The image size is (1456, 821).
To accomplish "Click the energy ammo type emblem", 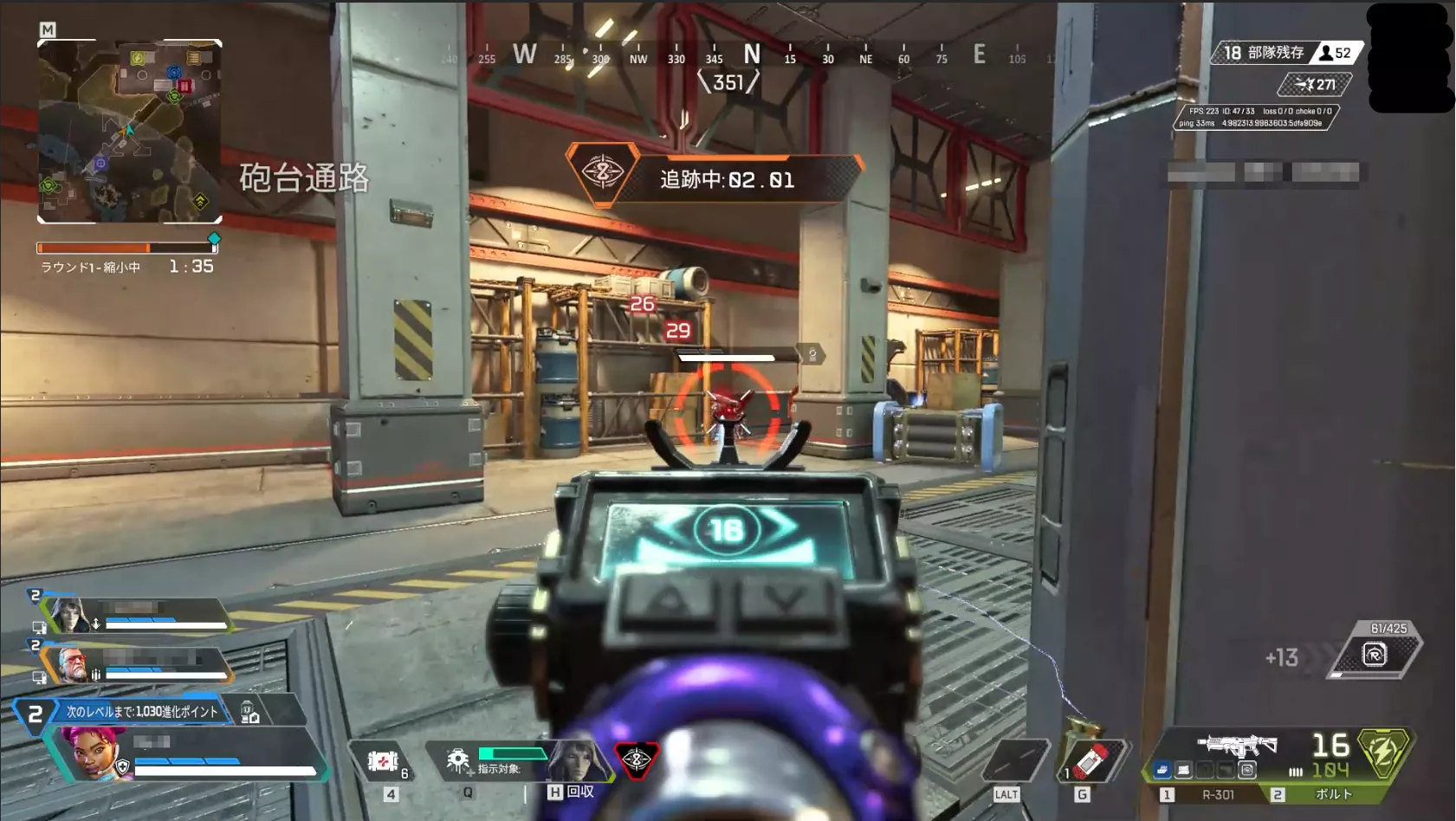I will click(1382, 752).
